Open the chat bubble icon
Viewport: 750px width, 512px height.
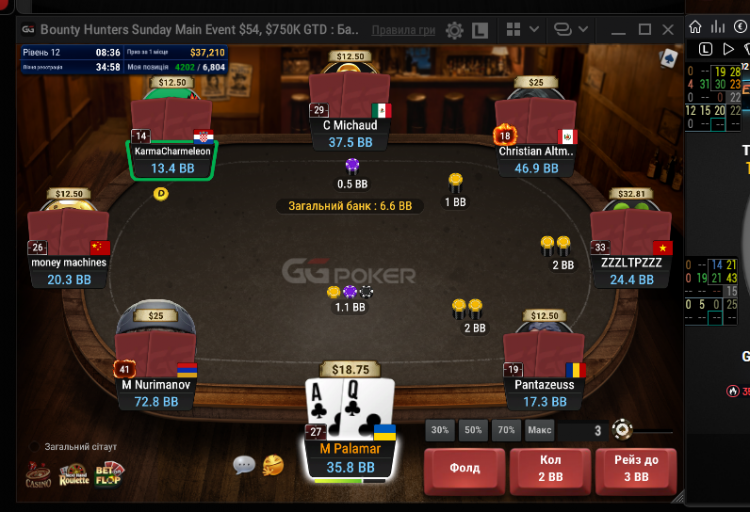244,464
